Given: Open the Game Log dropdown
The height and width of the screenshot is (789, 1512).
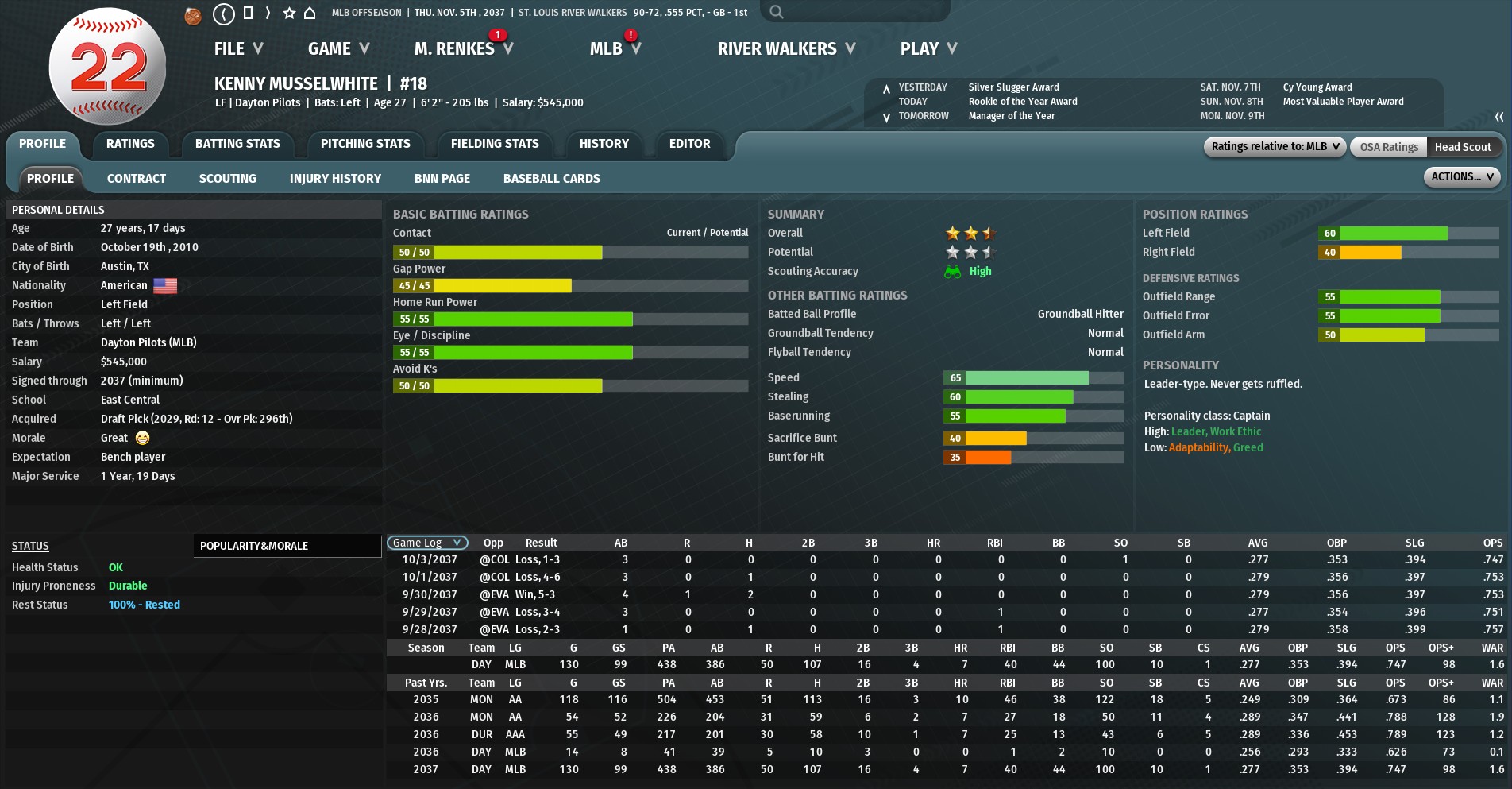Looking at the screenshot, I should pos(426,543).
